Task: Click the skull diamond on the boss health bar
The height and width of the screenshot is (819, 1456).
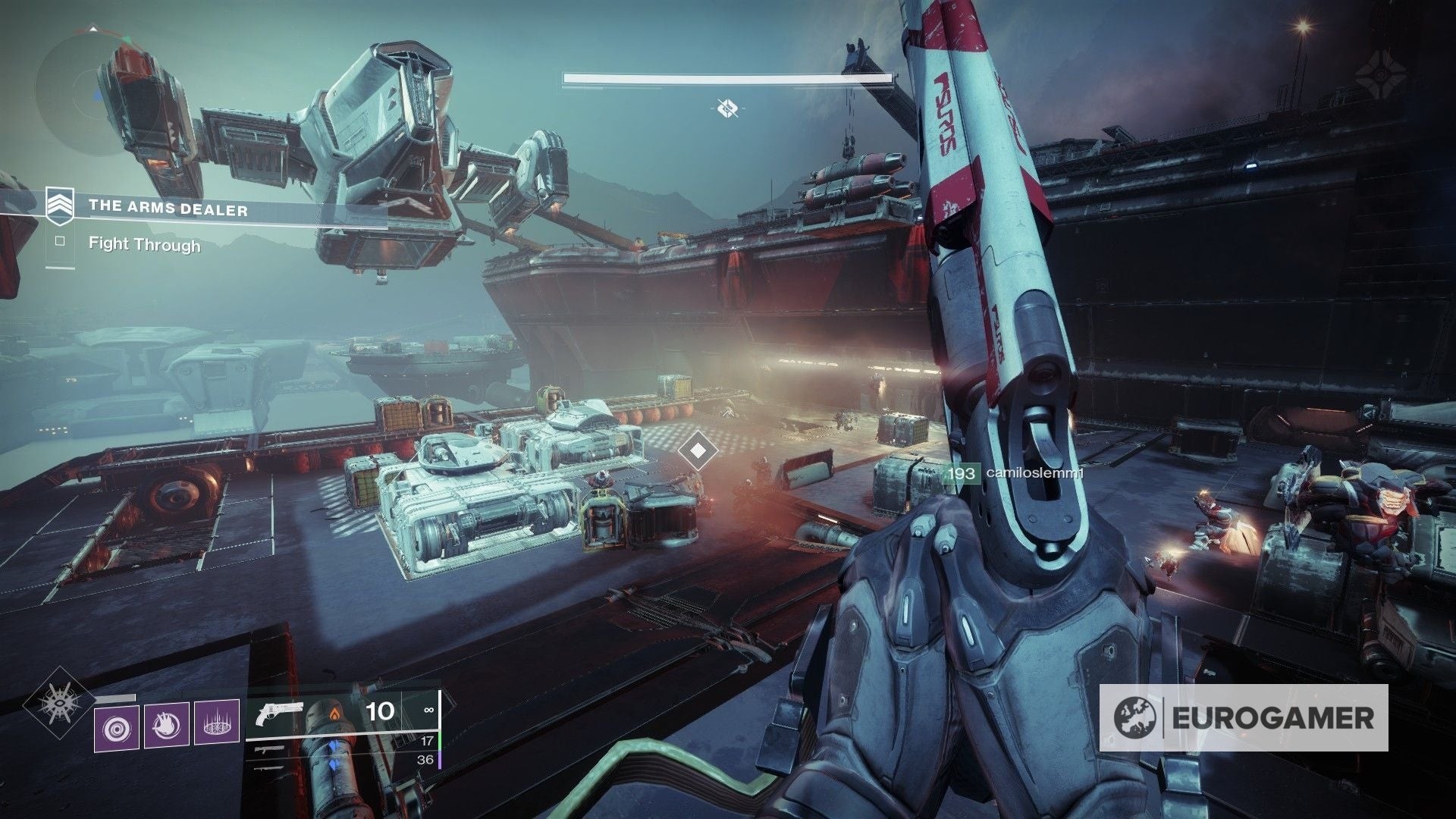Action: click(727, 108)
